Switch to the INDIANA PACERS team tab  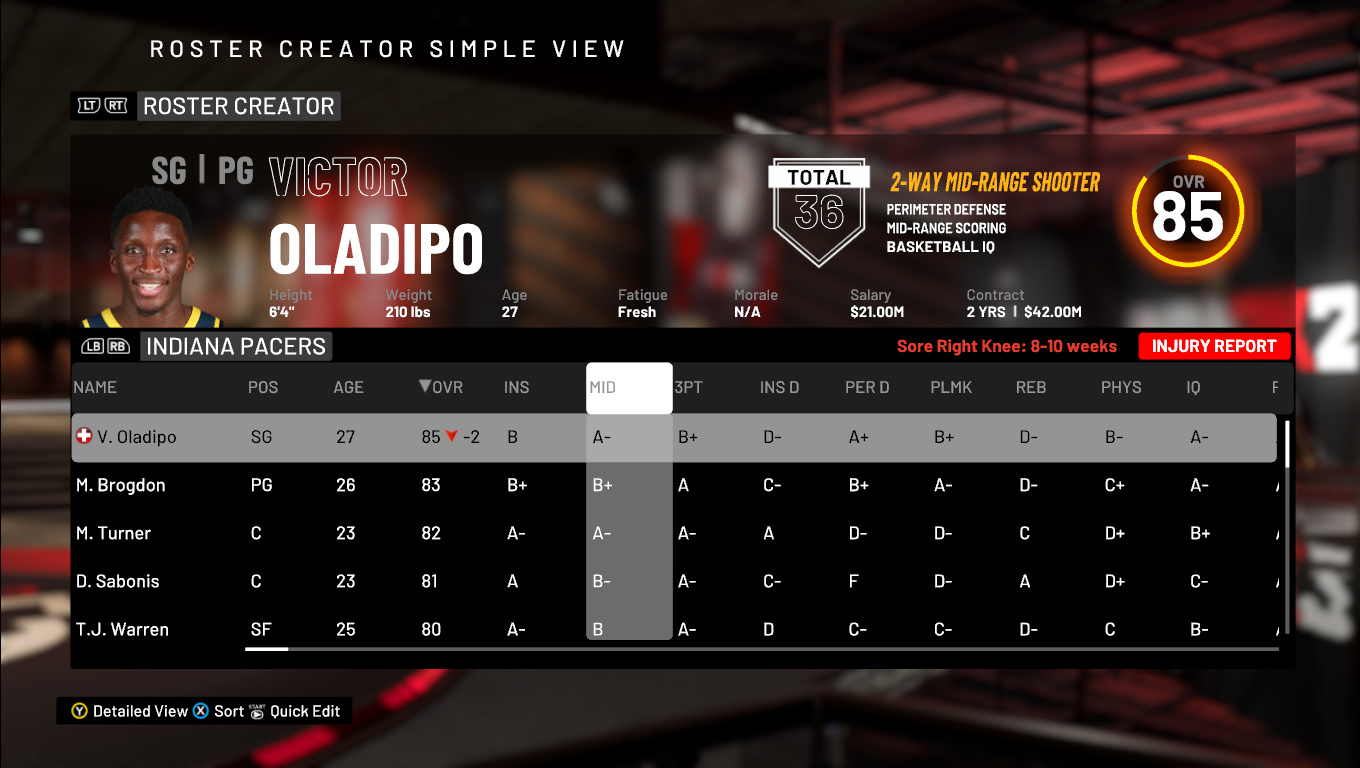pos(236,346)
